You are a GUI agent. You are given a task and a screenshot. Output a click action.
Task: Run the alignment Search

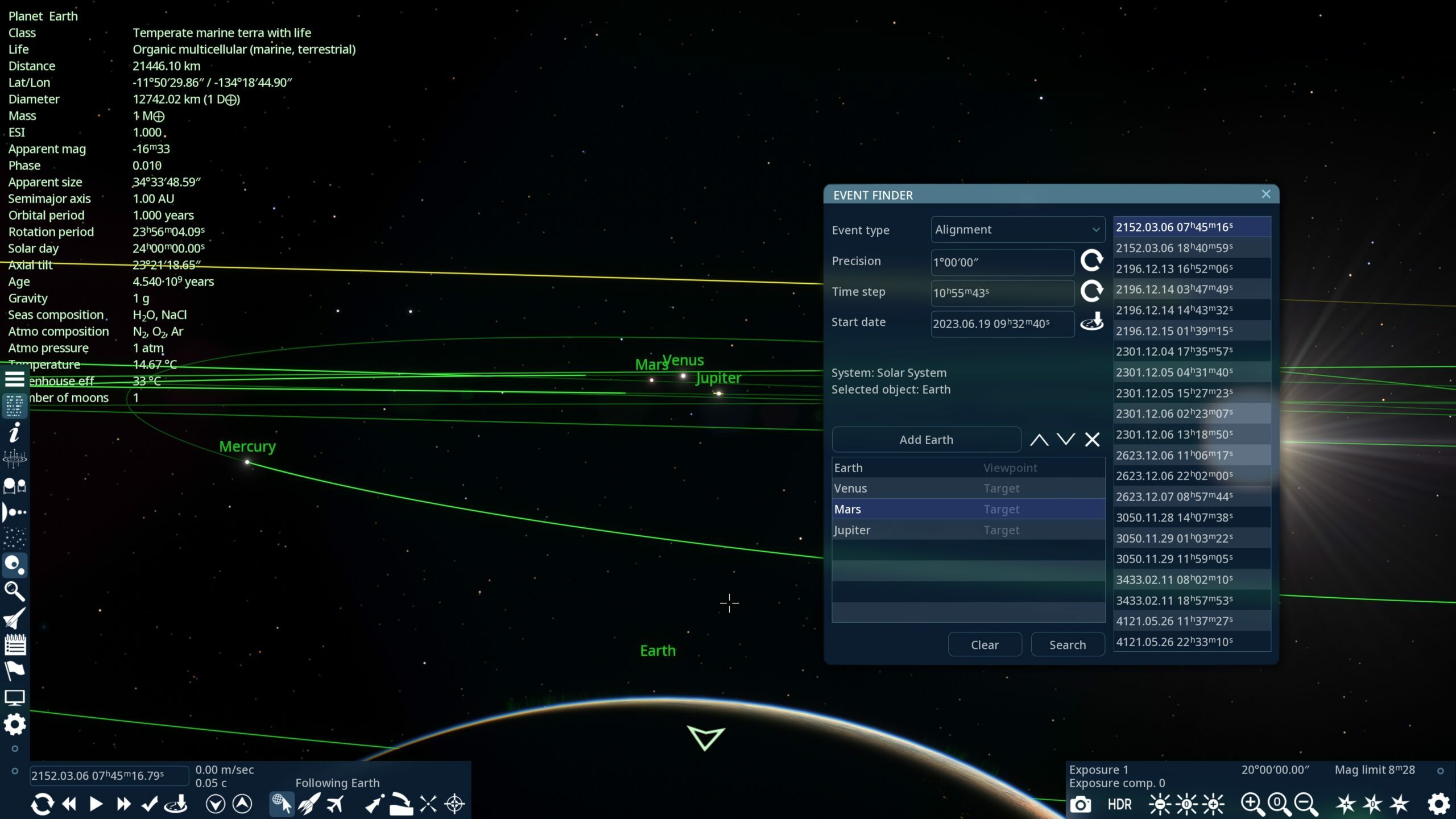pyautogui.click(x=1068, y=644)
